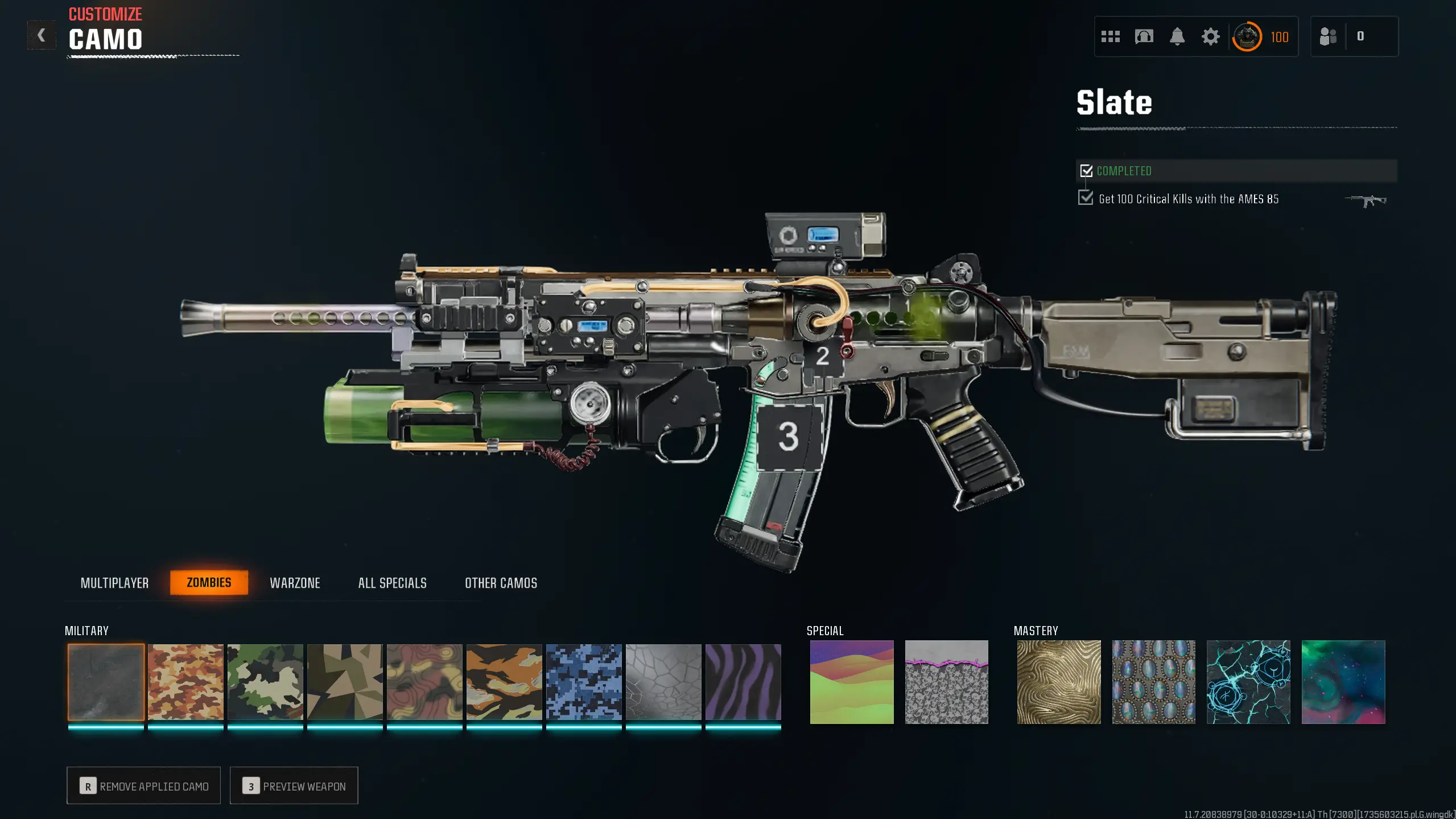1456x819 pixels.
Task: Click Remove Applied Camo button
Action: pos(143,785)
